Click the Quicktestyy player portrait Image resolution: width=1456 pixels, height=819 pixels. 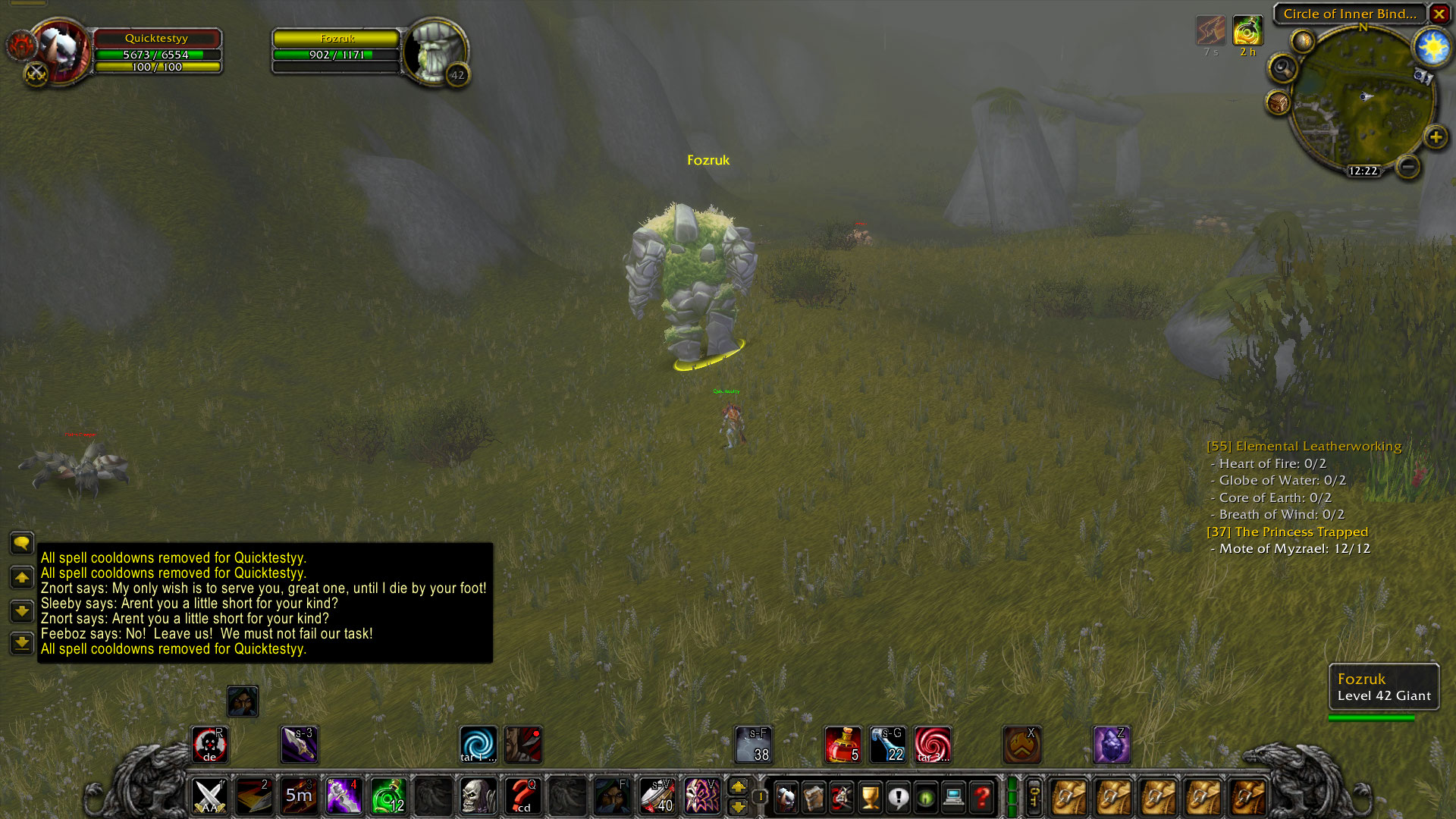point(62,50)
